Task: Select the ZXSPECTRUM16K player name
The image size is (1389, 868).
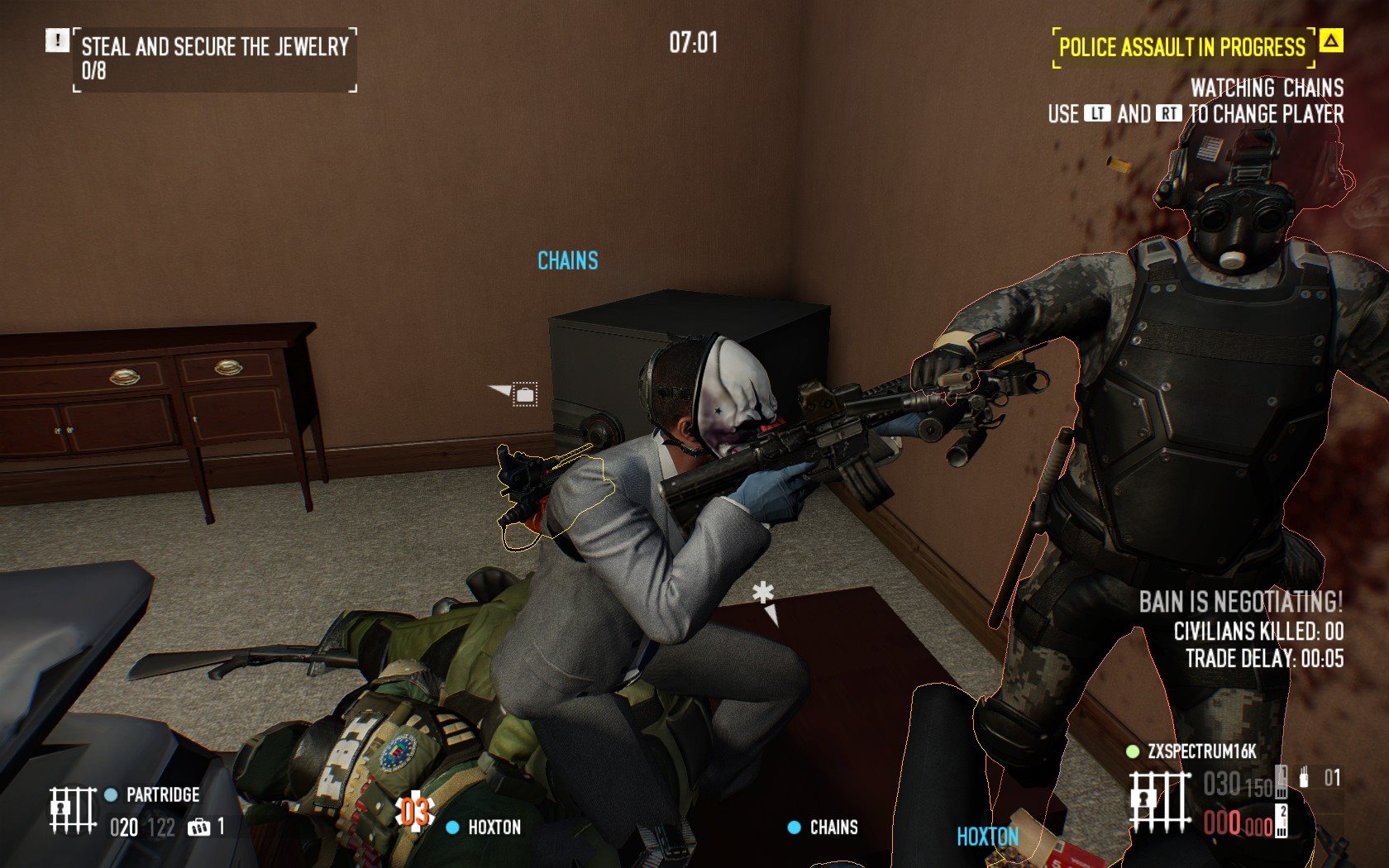Action: [1201, 751]
